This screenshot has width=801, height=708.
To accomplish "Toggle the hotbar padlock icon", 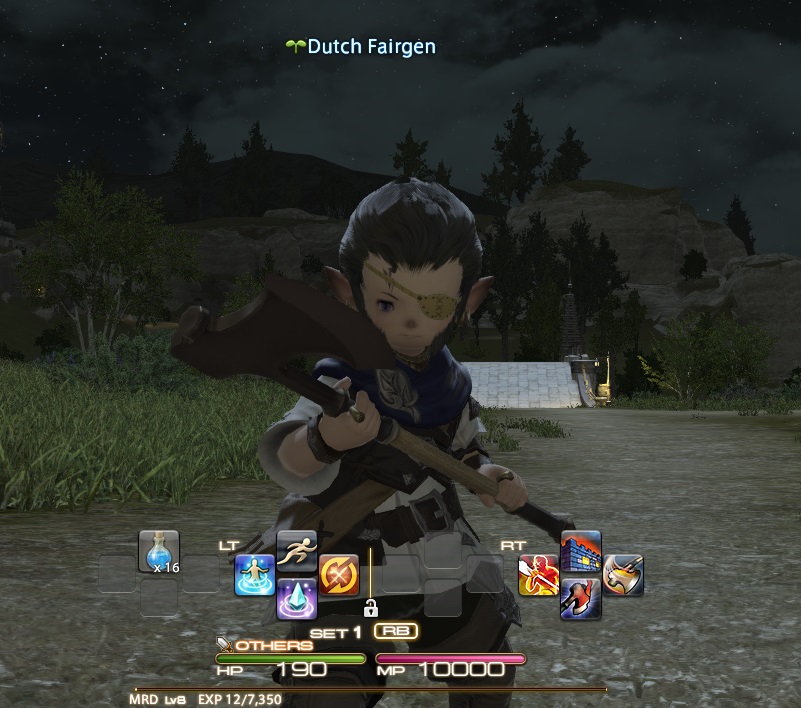I will pos(370,606).
